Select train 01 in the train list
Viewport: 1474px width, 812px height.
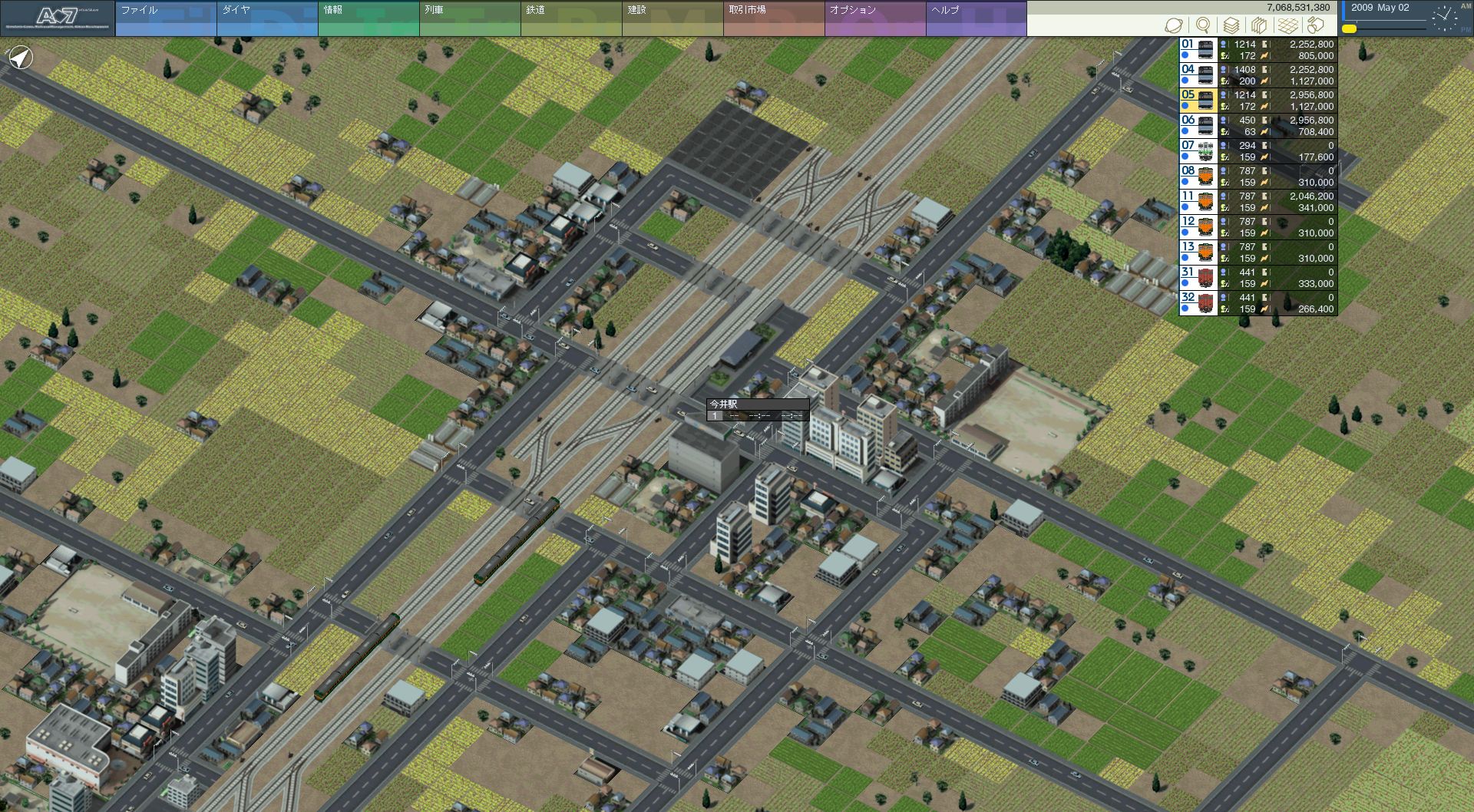coord(1258,50)
